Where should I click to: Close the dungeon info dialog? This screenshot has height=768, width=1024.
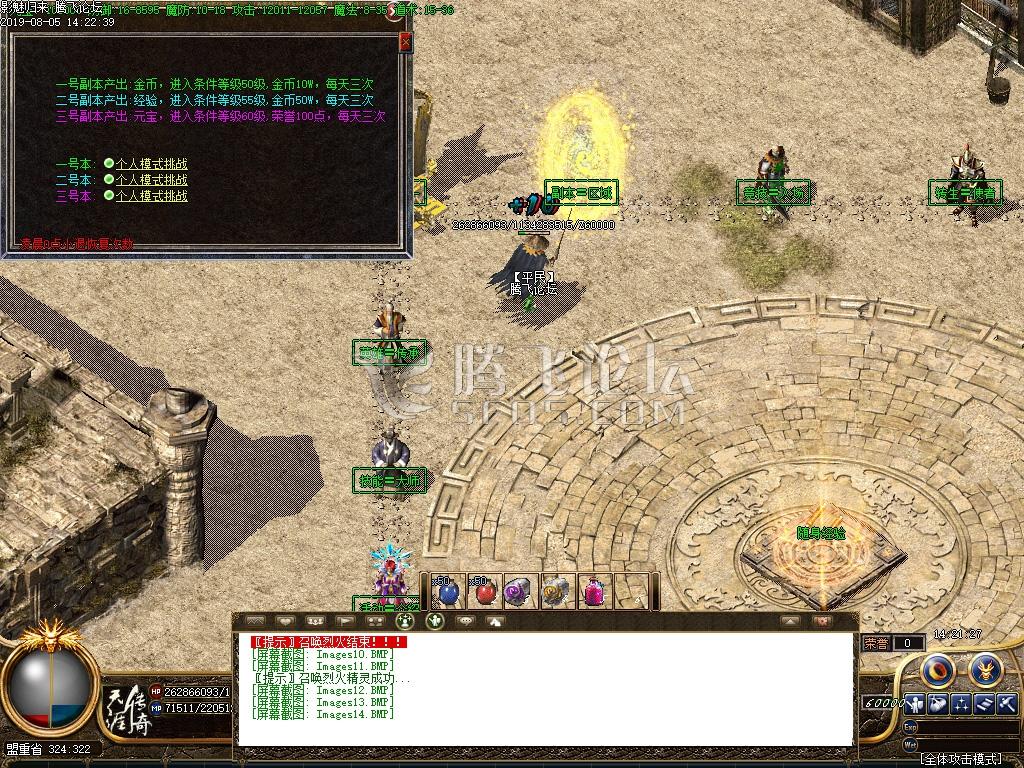[404, 42]
